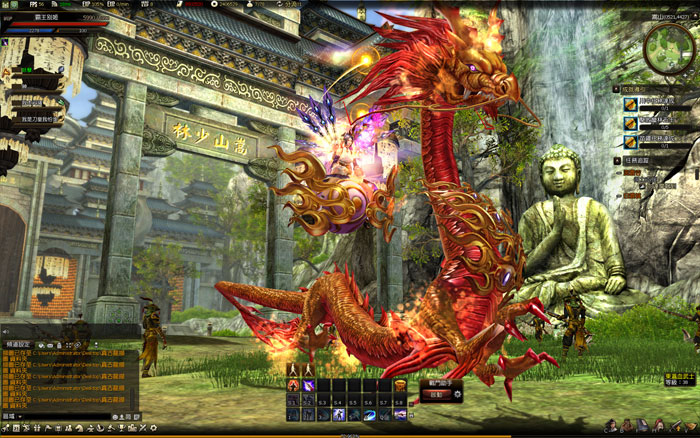Use the purple slash skill on the hotbar
This screenshot has width=700, height=438.
(309, 386)
